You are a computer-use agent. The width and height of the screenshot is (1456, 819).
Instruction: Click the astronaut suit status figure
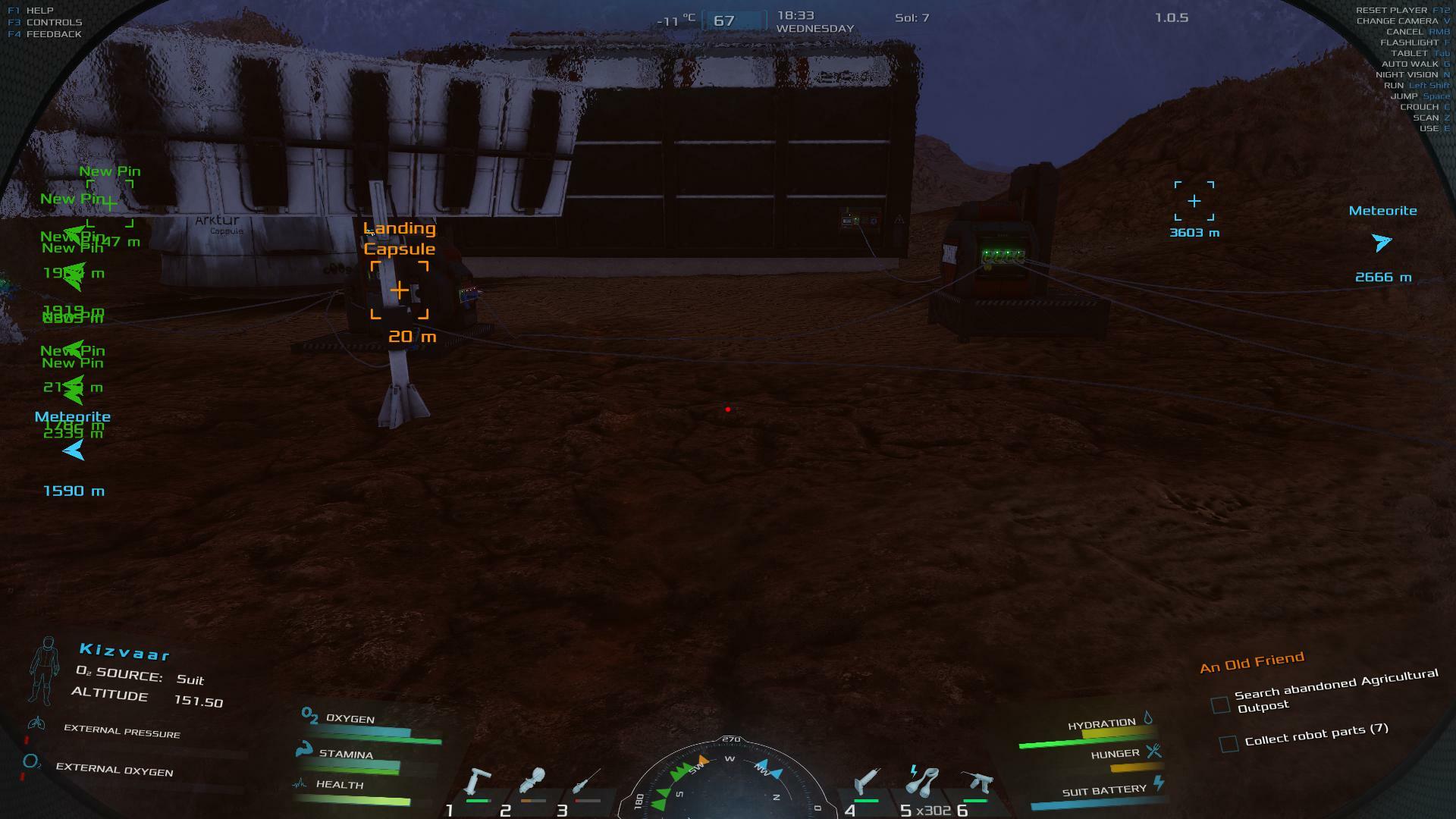tap(44, 671)
